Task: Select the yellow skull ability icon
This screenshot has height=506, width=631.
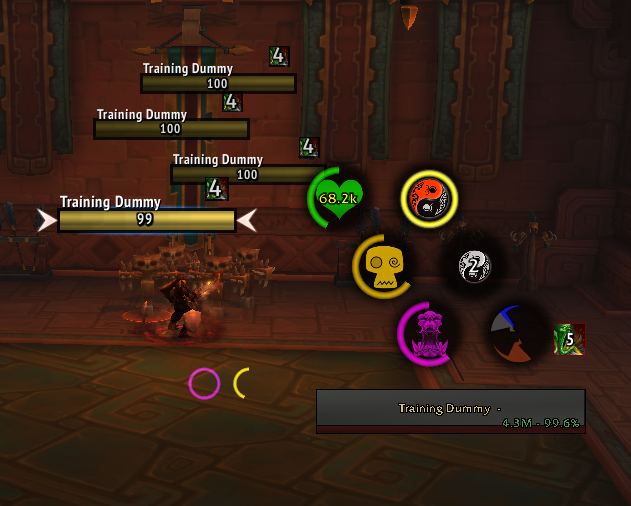Action: [x=384, y=265]
